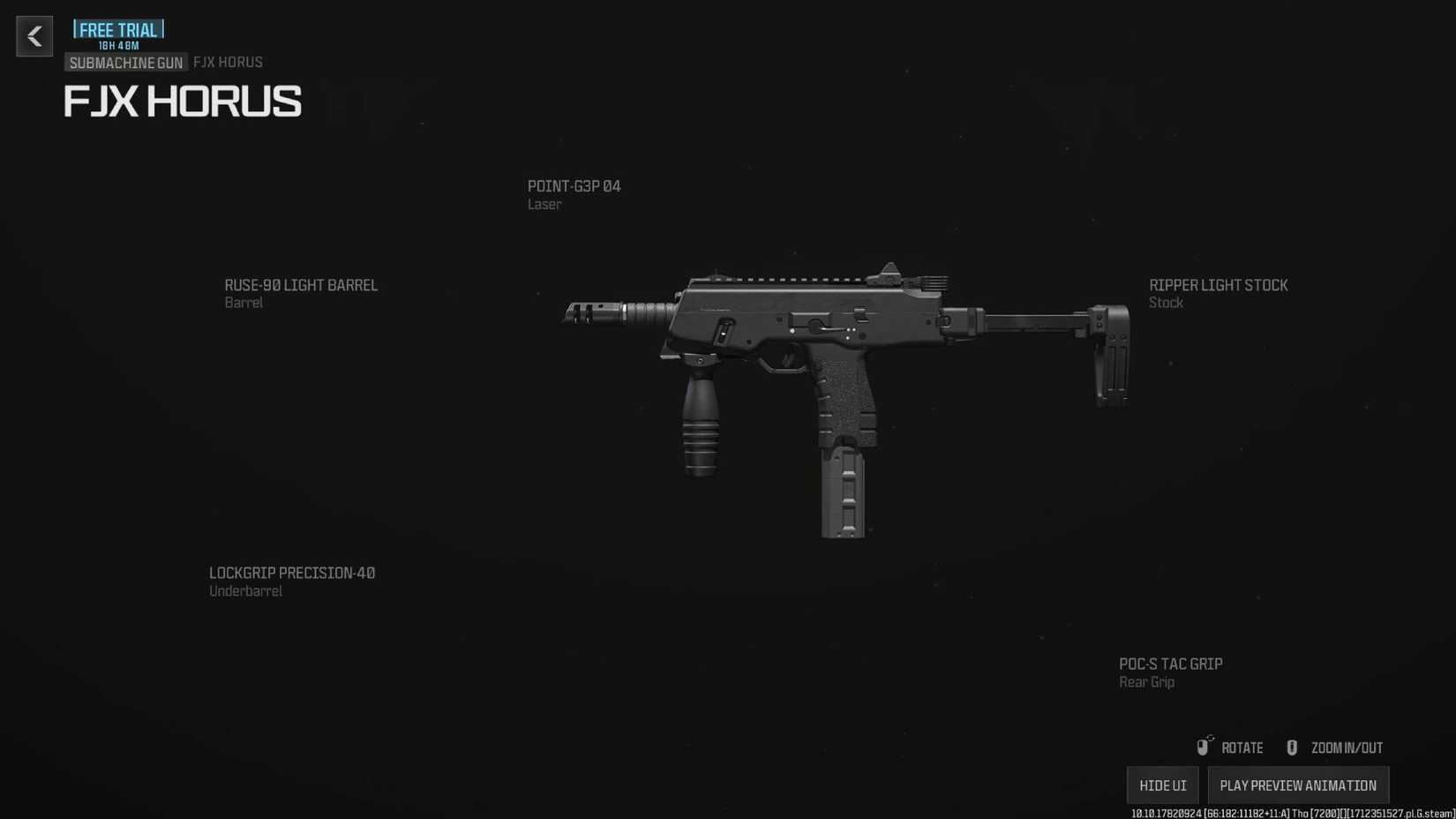Screen dimensions: 1456x819
Task: Click the Zoom In/Out mouse icon
Action: point(1292,747)
